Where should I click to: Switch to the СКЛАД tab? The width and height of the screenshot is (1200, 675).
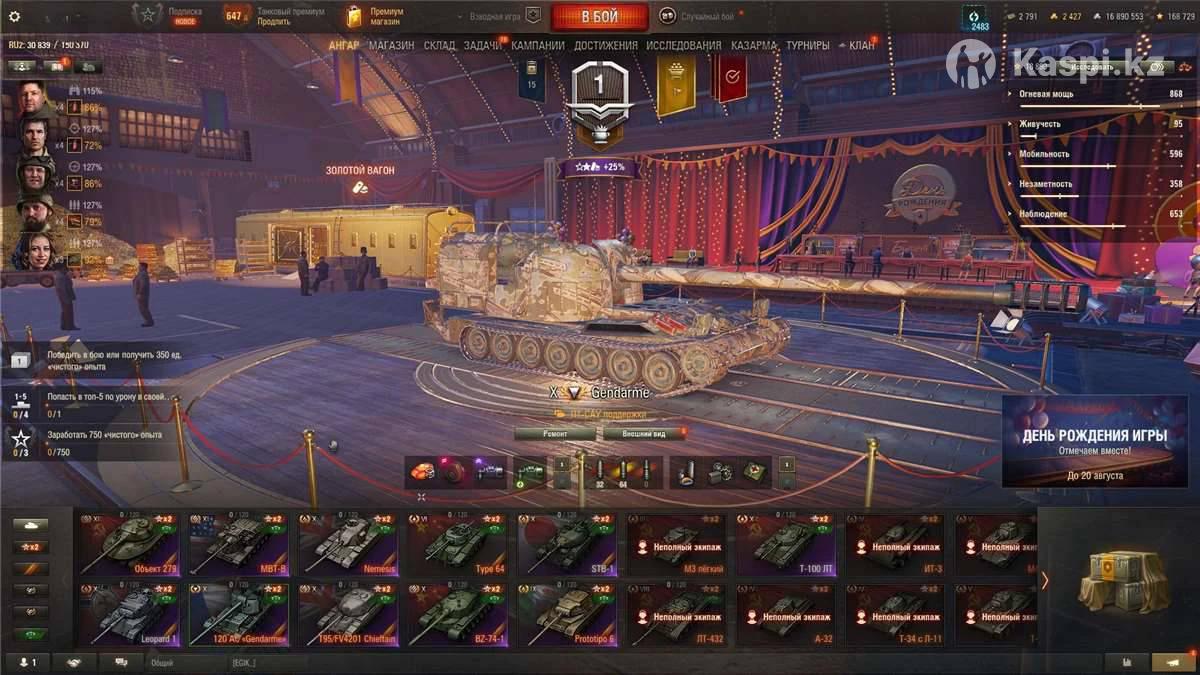439,46
